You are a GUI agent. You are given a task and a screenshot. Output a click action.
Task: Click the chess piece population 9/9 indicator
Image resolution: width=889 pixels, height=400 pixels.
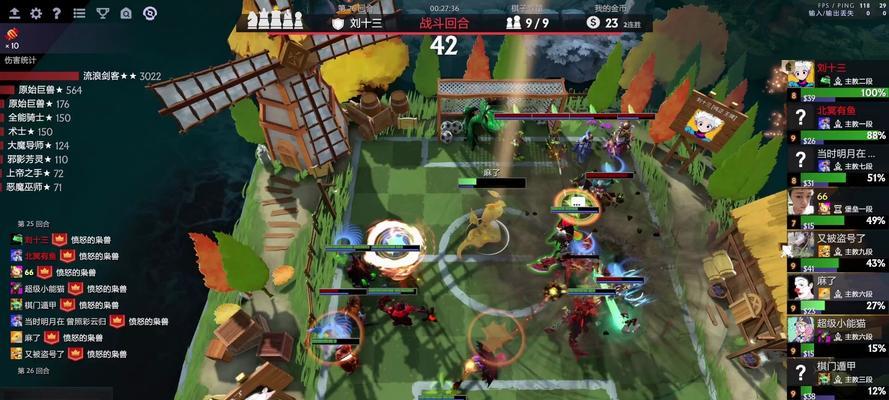click(x=527, y=22)
